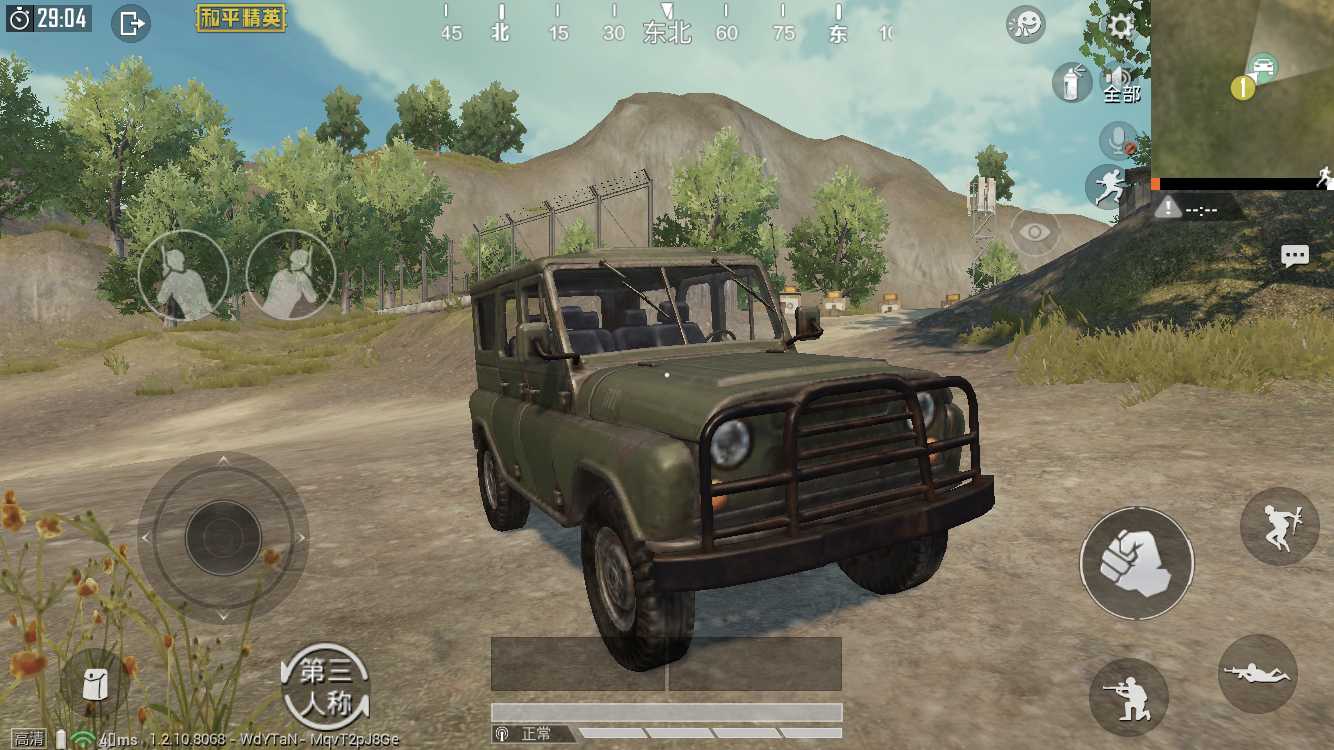Open the emote smiley menu
Screen dimensions: 1334x750
pos(1026,24)
